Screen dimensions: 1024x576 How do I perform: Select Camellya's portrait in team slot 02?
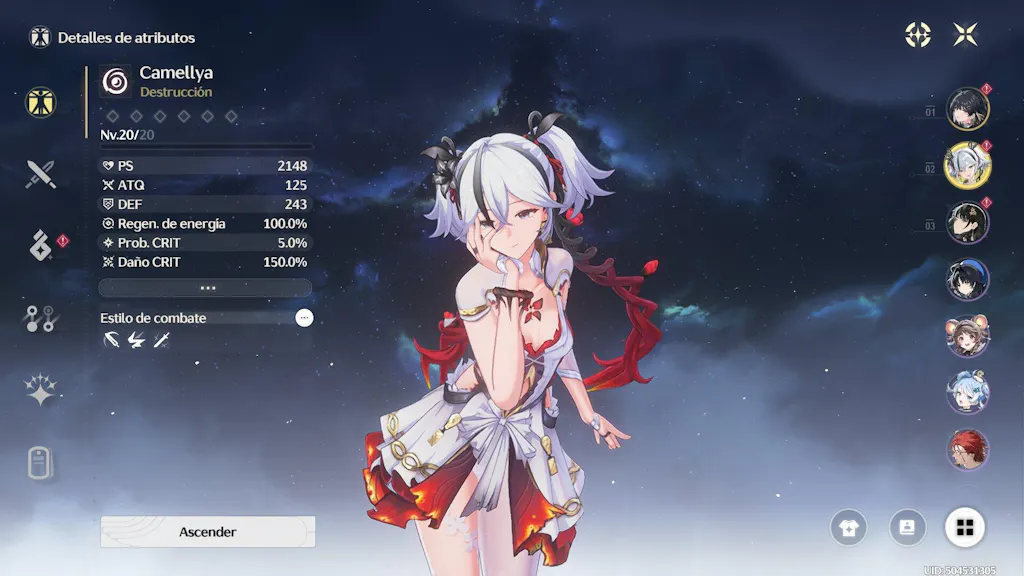pos(967,166)
